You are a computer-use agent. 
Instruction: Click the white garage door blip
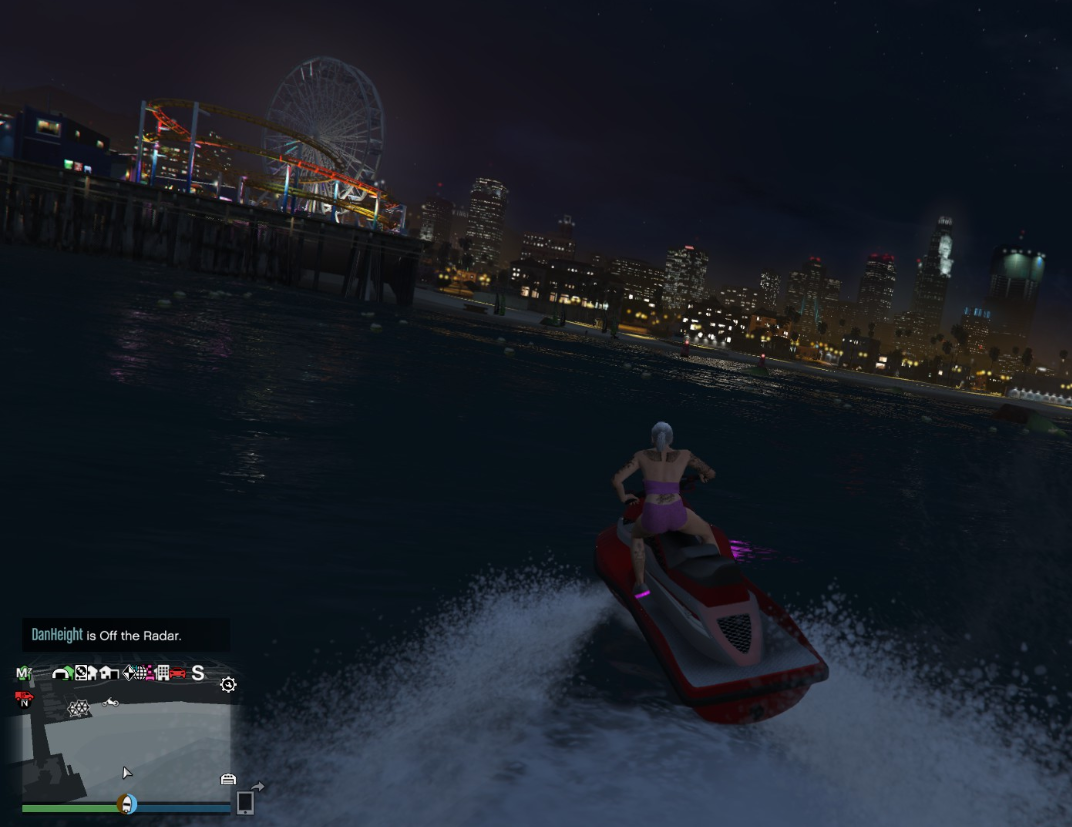pos(228,779)
